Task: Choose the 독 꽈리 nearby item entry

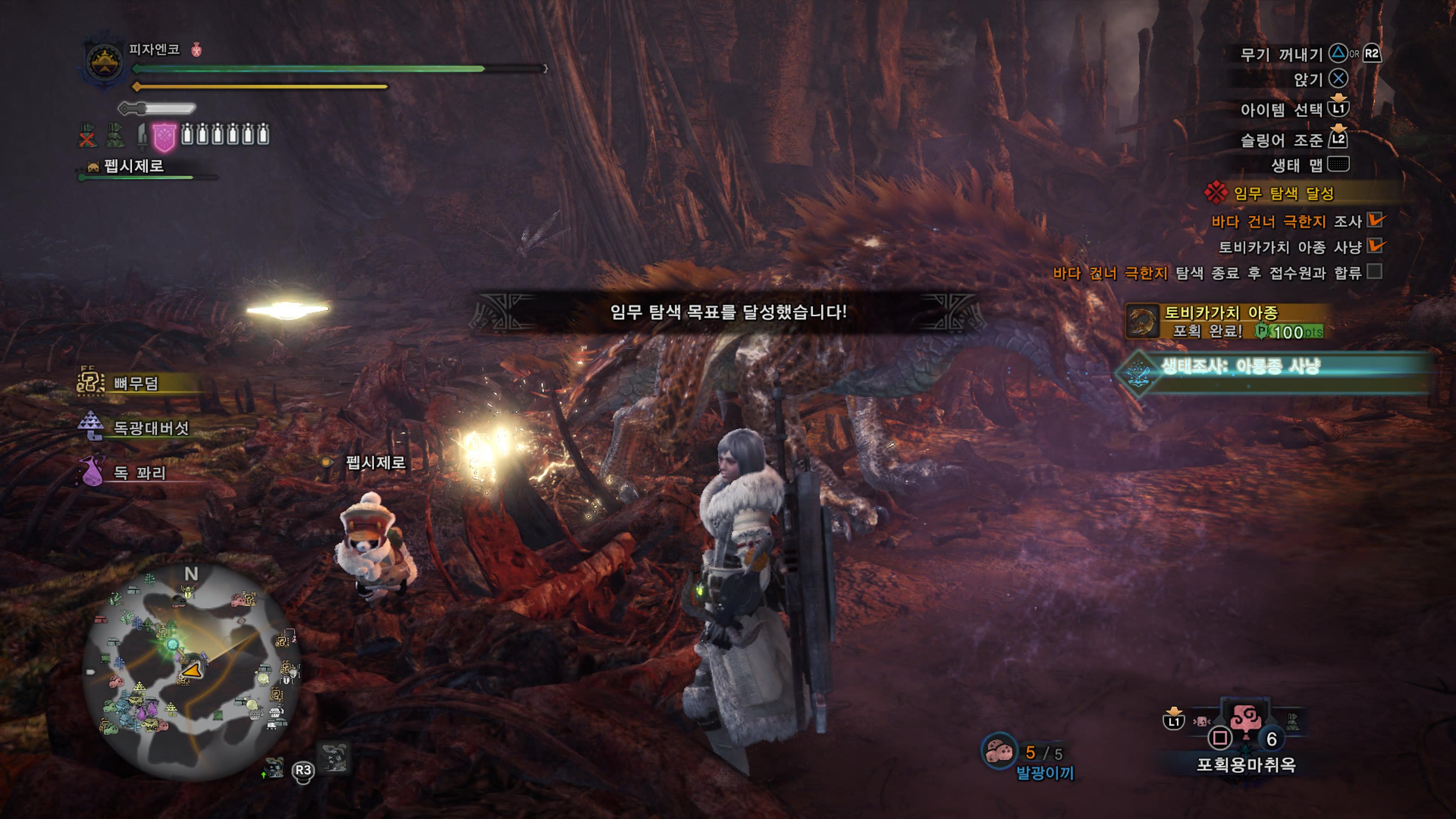Action: pyautogui.click(x=139, y=472)
